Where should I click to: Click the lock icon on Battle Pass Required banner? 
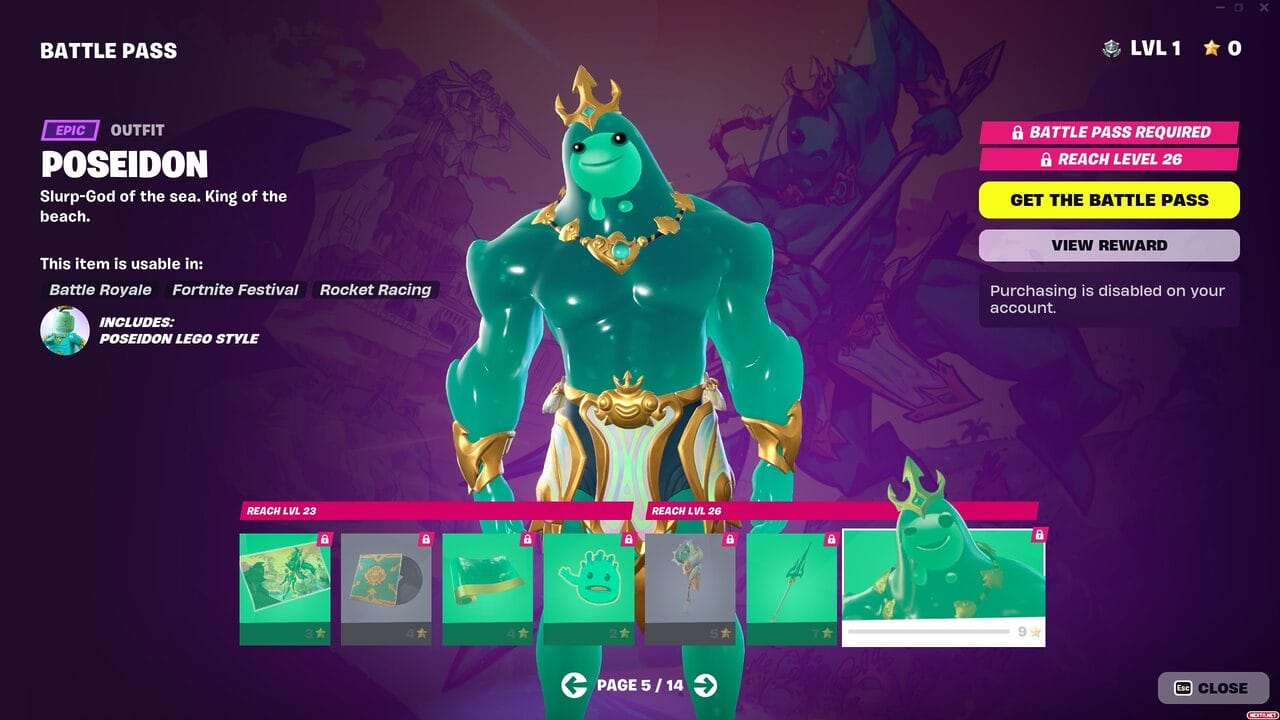pyautogui.click(x=1017, y=131)
